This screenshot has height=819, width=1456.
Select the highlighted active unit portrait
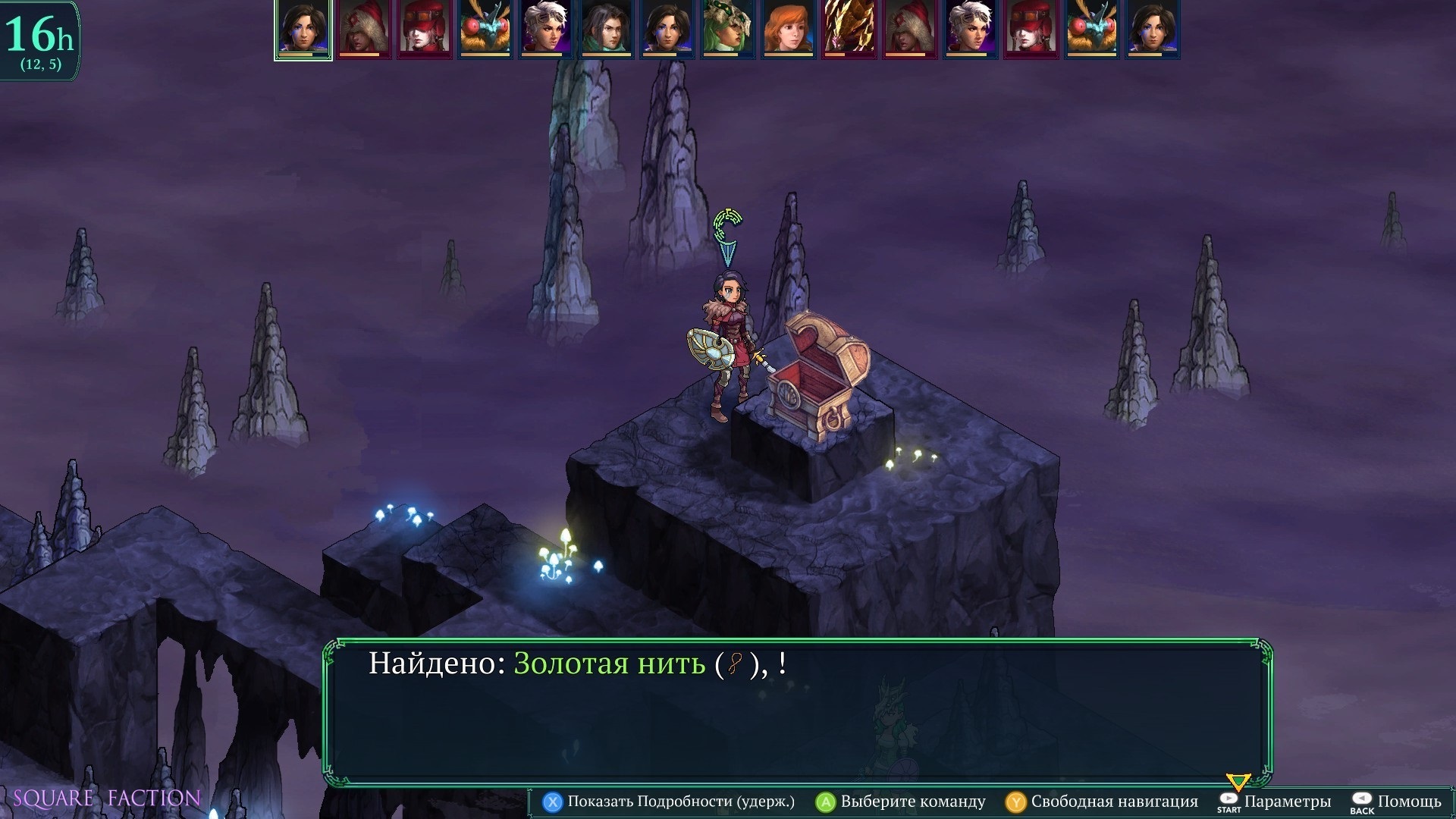click(x=303, y=30)
